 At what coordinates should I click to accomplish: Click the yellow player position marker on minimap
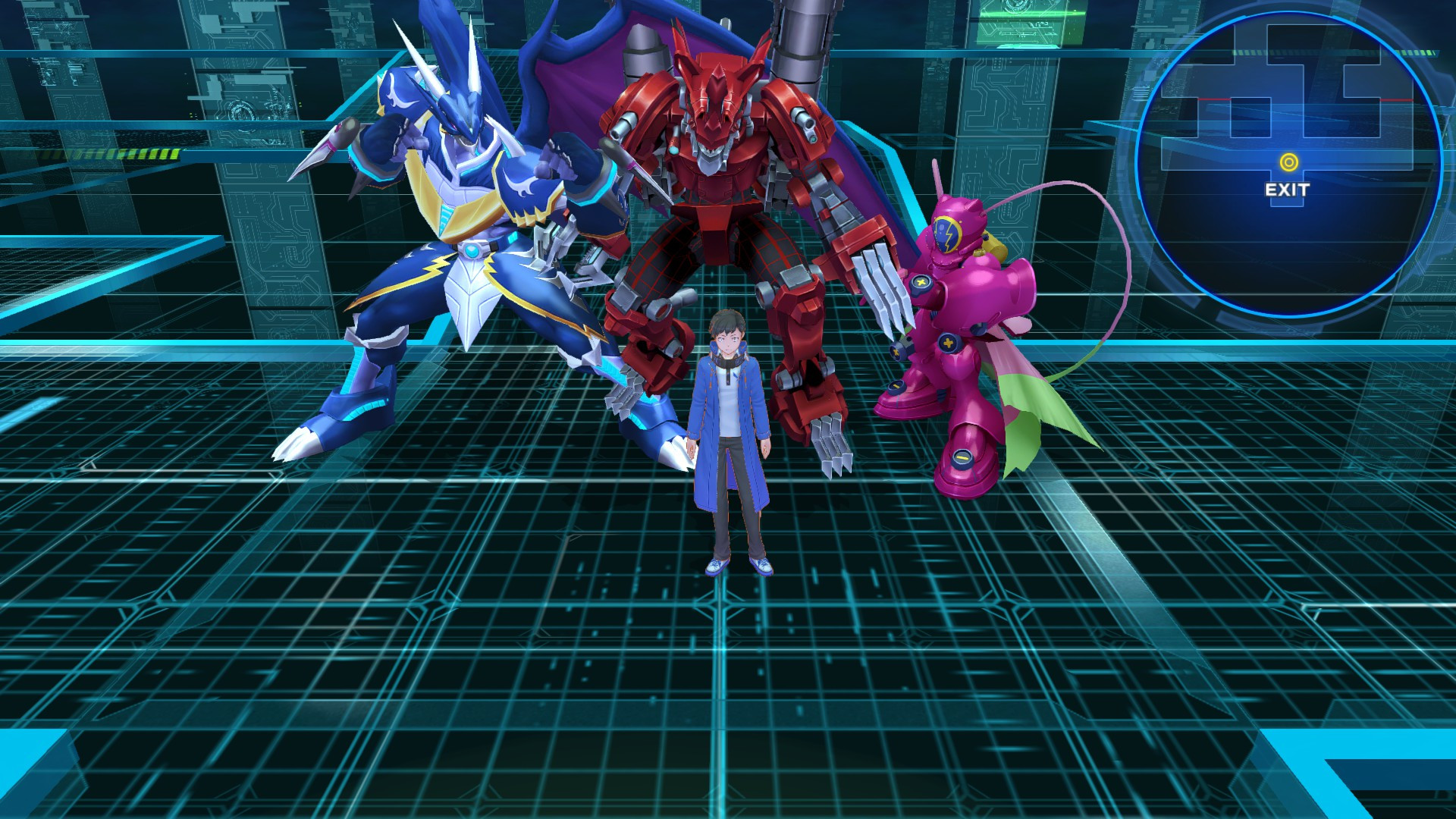pos(1289,163)
